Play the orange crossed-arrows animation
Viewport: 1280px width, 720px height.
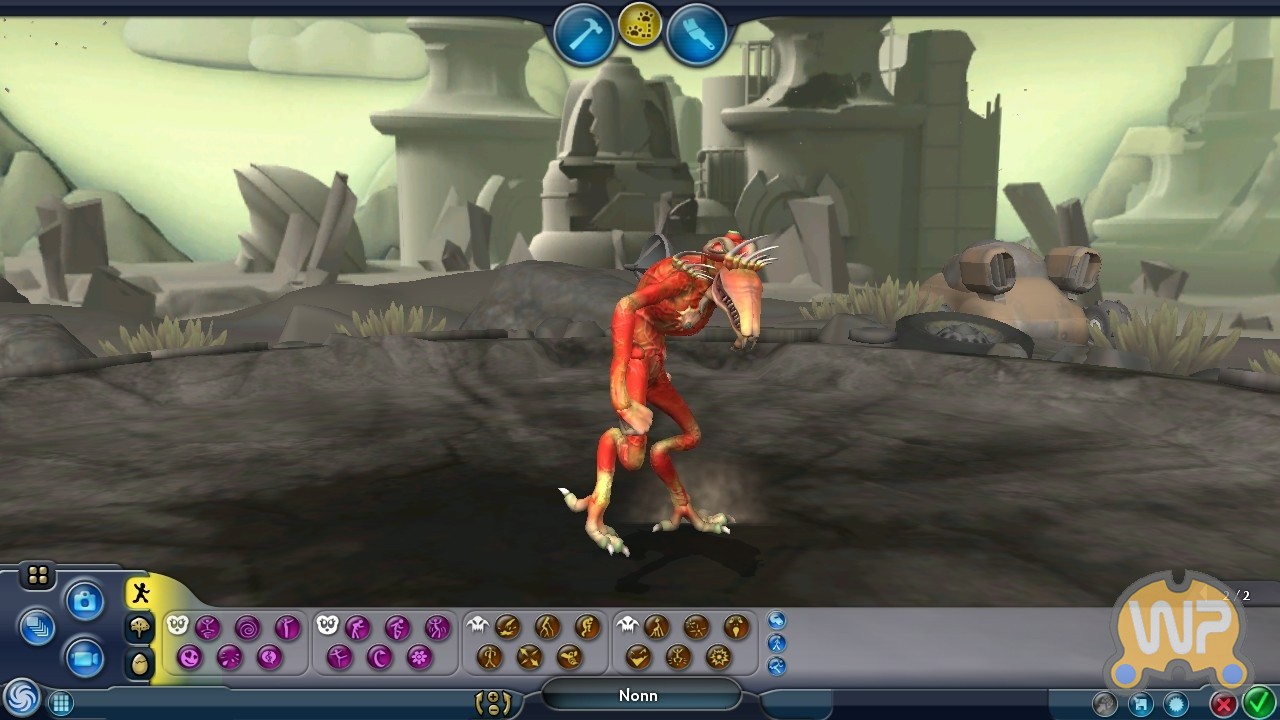(529, 657)
